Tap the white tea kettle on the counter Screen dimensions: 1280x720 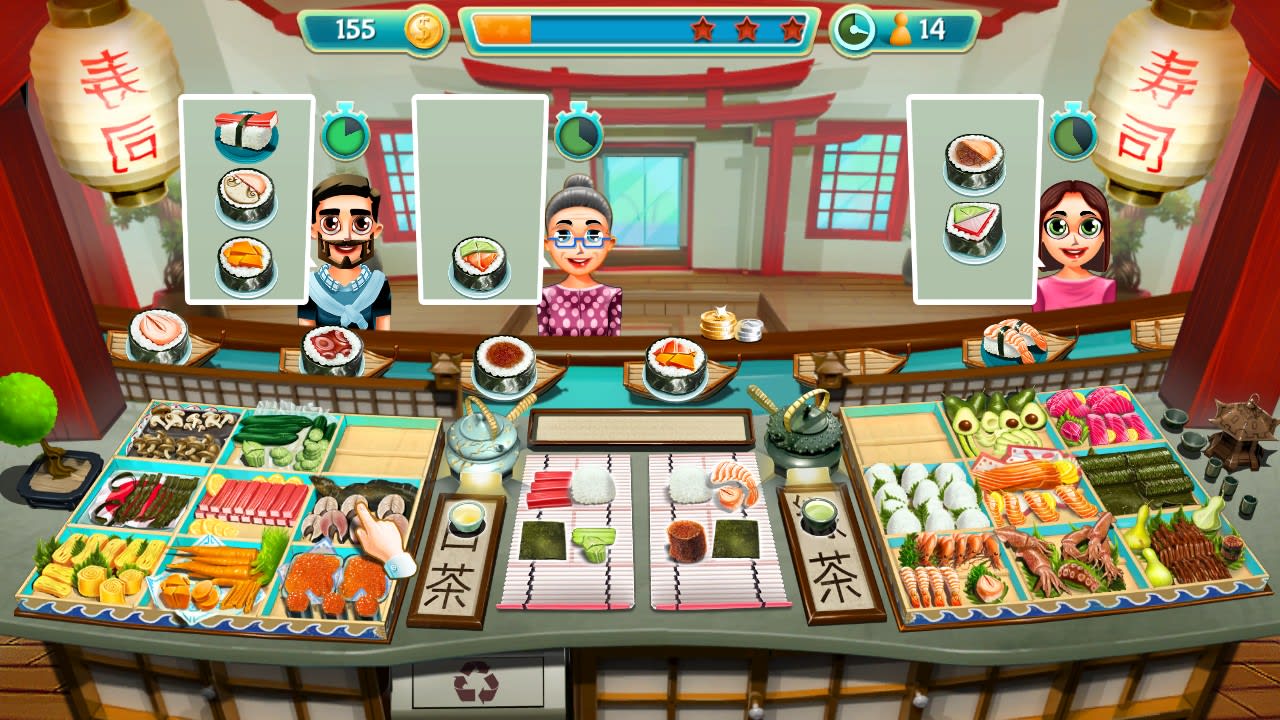480,440
